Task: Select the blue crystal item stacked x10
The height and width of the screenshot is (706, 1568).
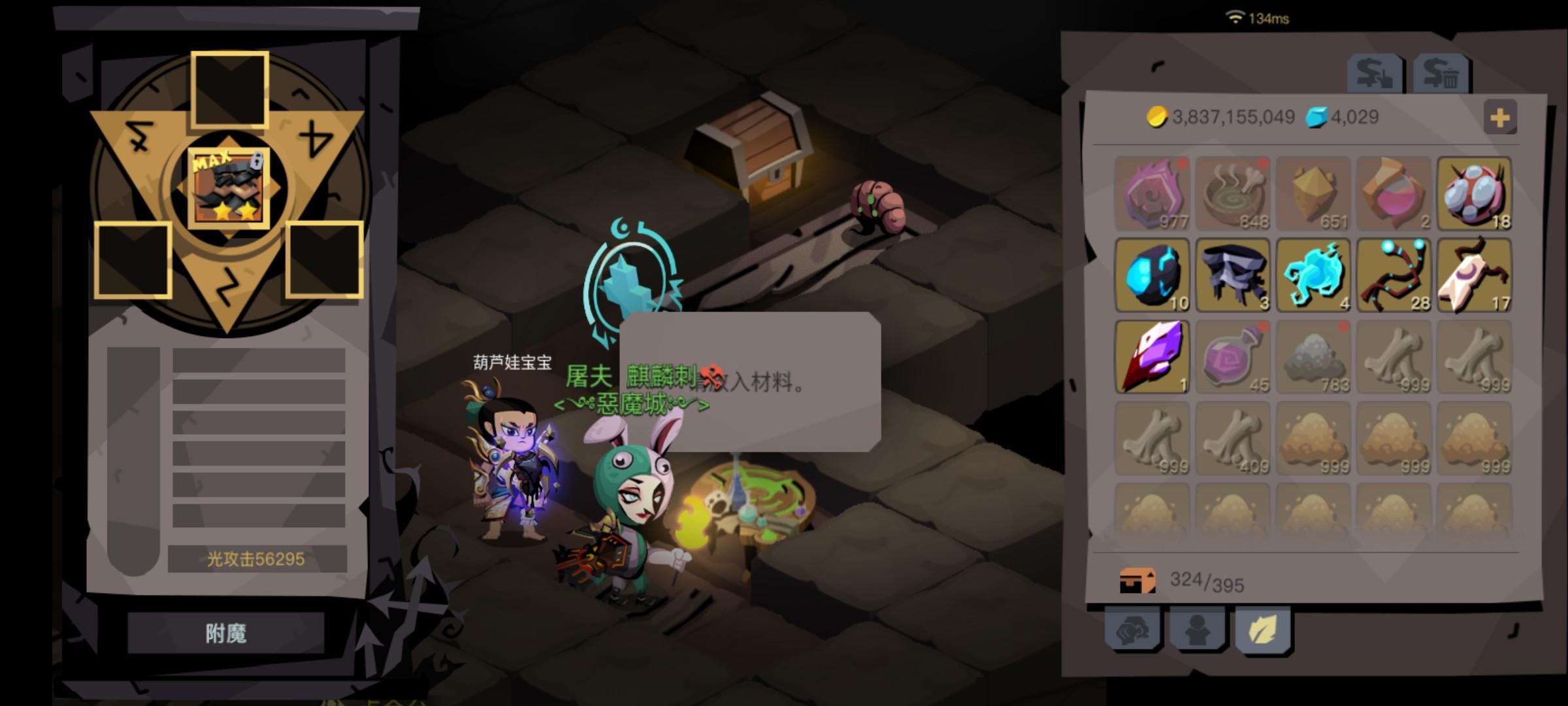Action: (1152, 275)
